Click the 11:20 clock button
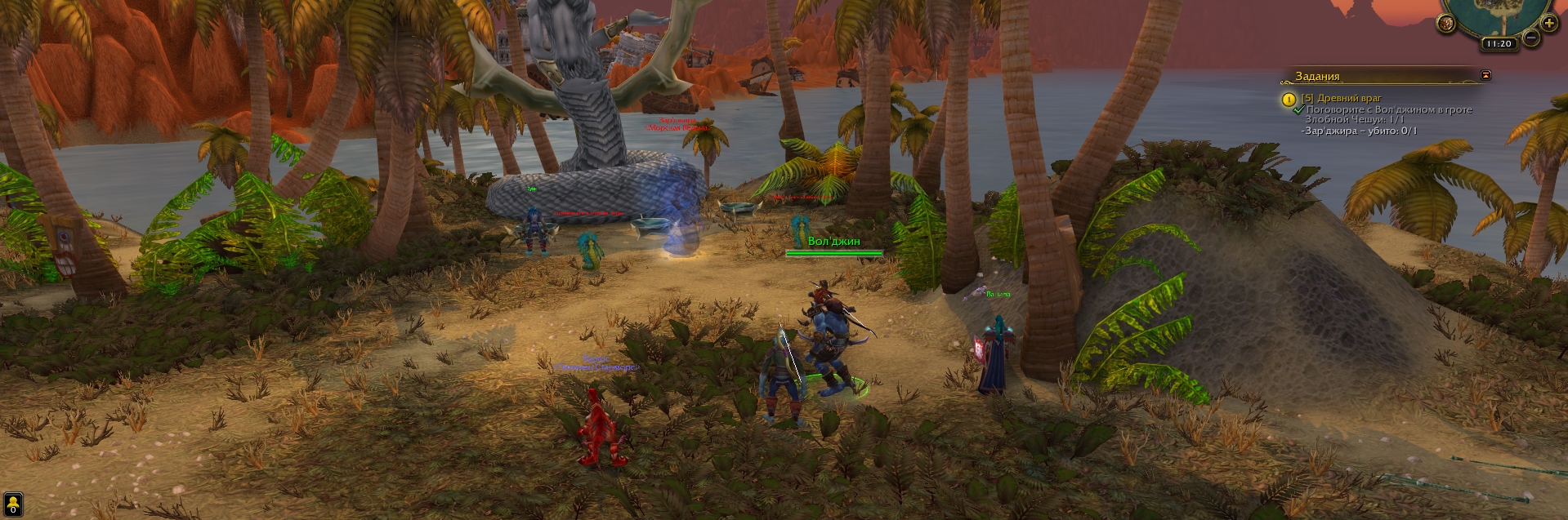The width and height of the screenshot is (1568, 520). 1498,44
